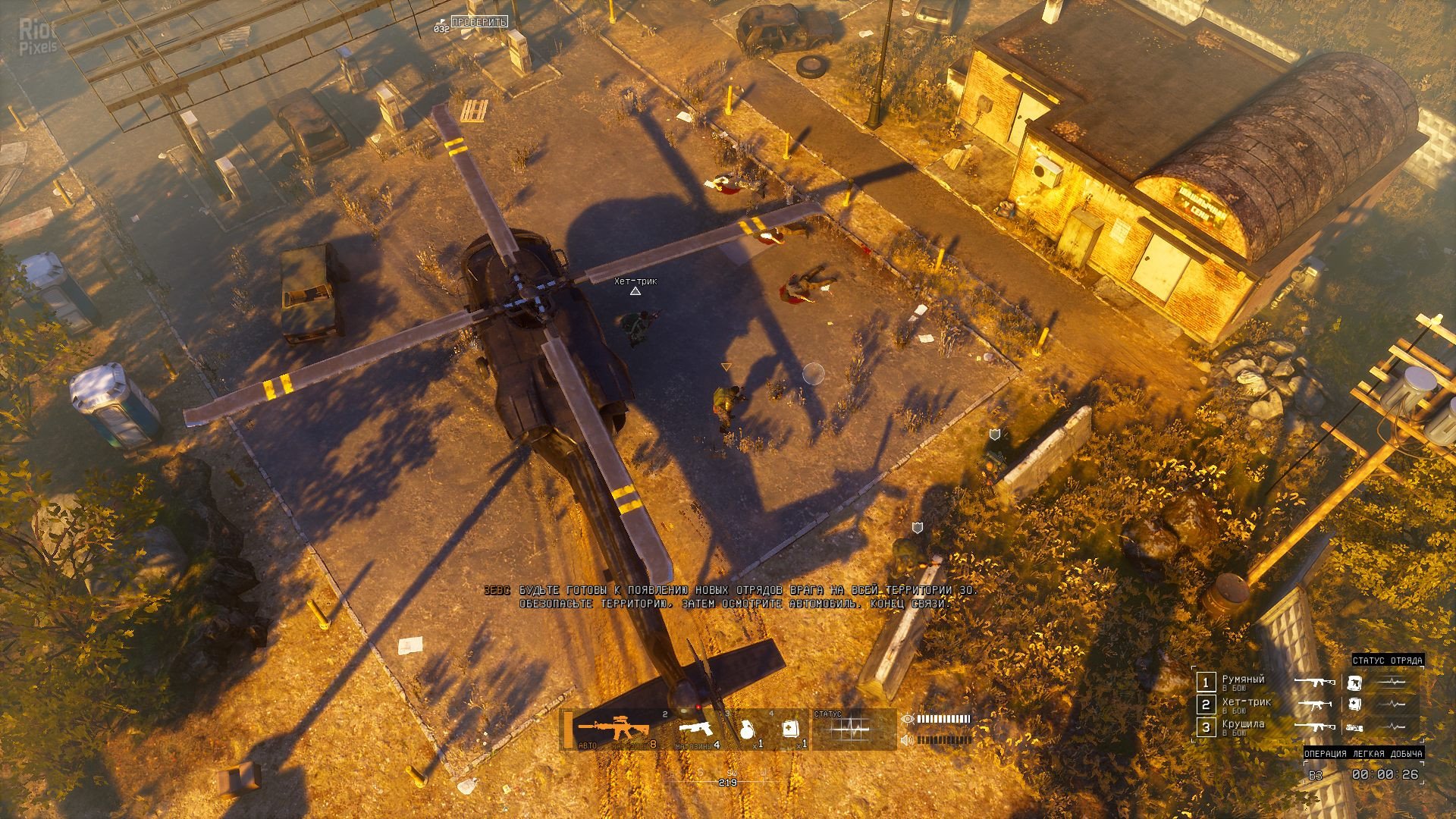Select the orange assault rifle weapon slot
The image size is (1456, 819).
click(613, 730)
